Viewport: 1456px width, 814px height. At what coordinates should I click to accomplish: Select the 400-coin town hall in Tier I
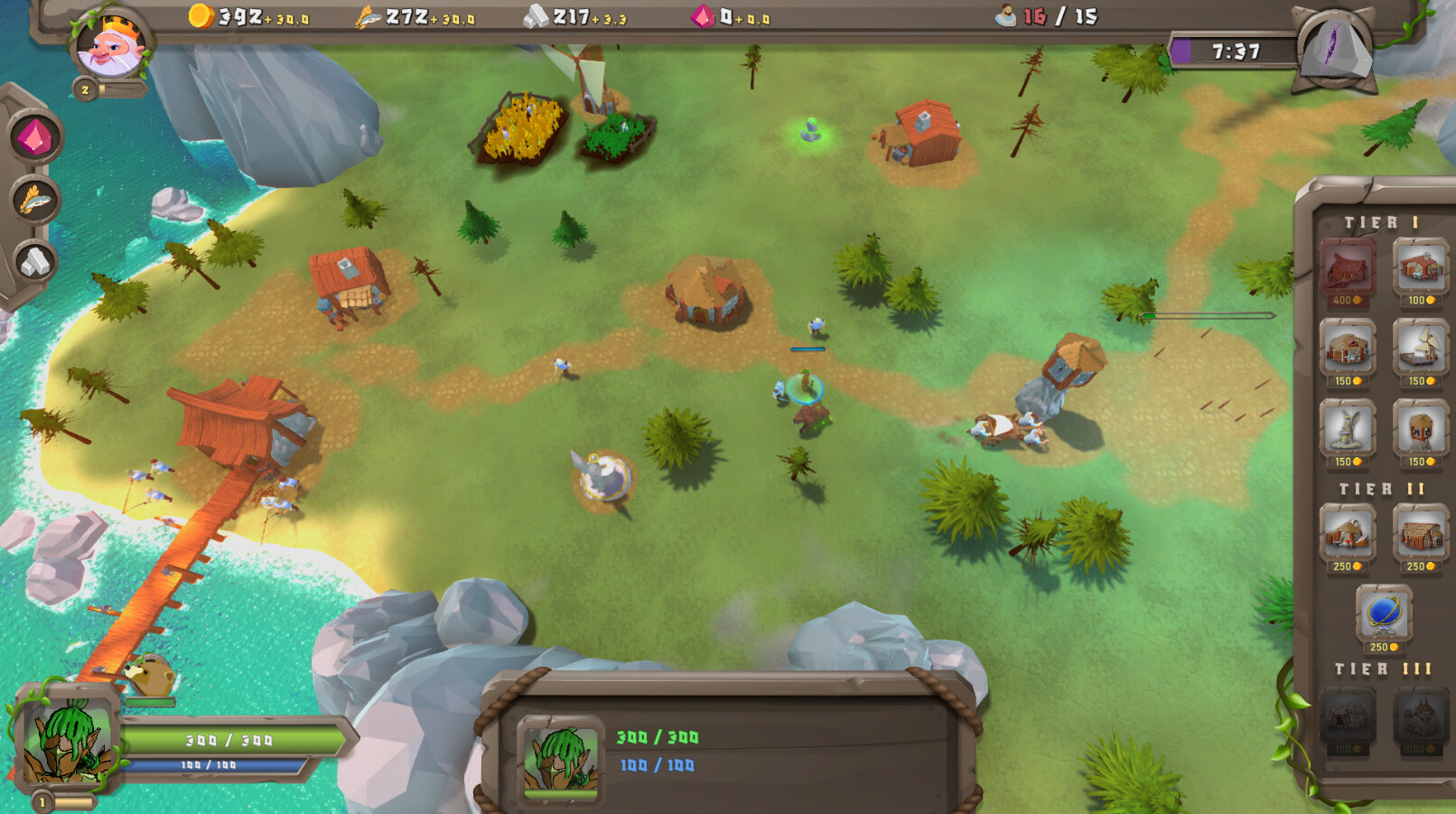(x=1348, y=267)
